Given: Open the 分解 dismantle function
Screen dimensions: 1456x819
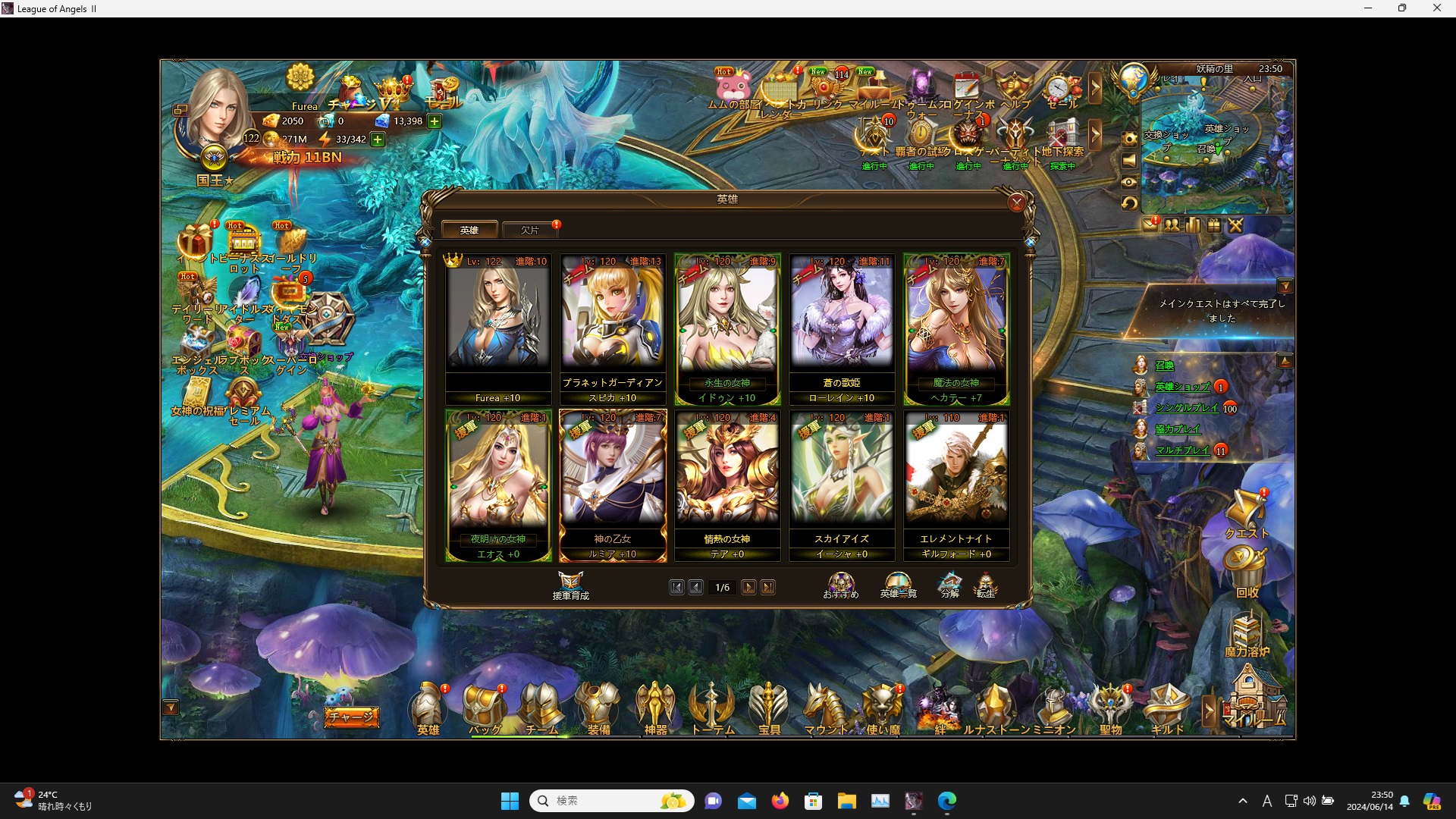Looking at the screenshot, I should tap(950, 585).
